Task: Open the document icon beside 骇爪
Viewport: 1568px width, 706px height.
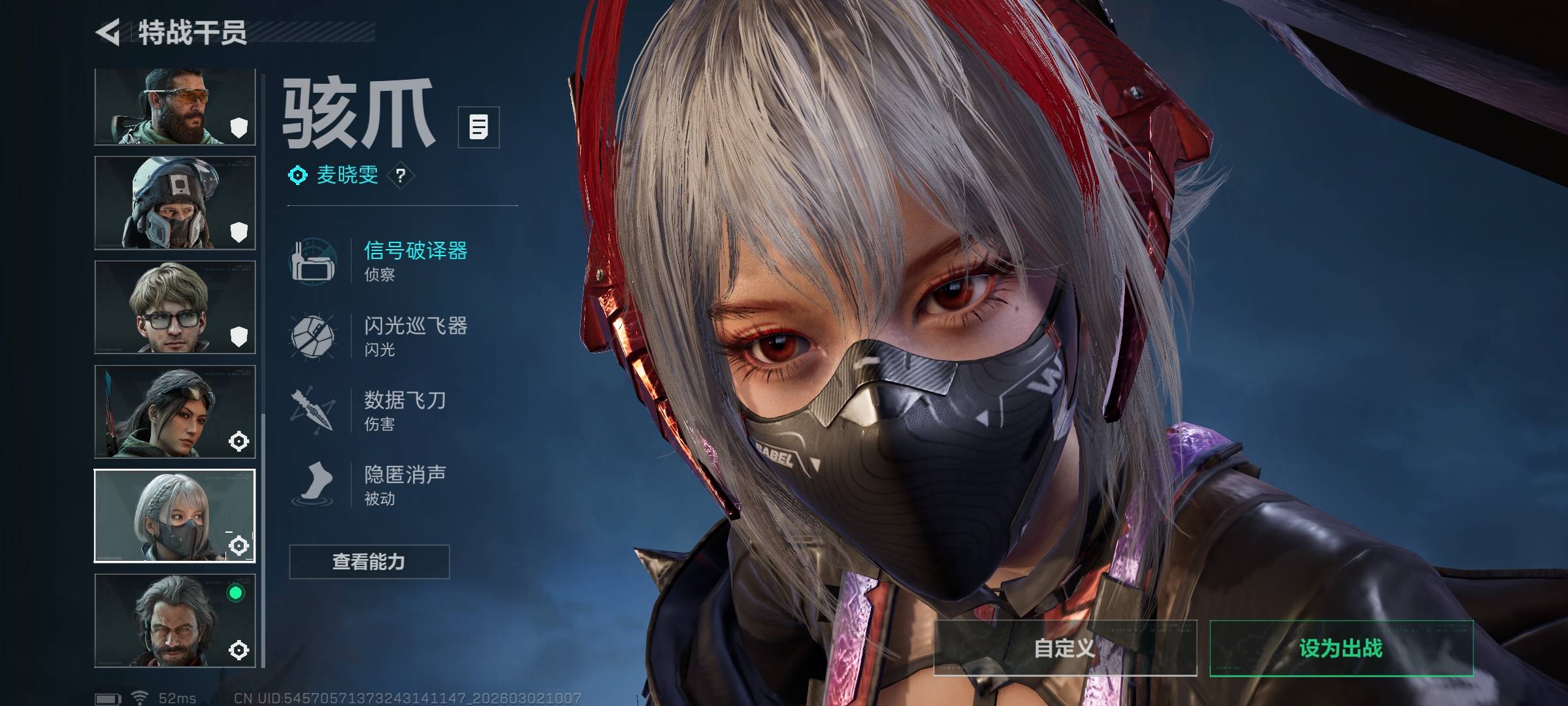Action: click(x=478, y=127)
